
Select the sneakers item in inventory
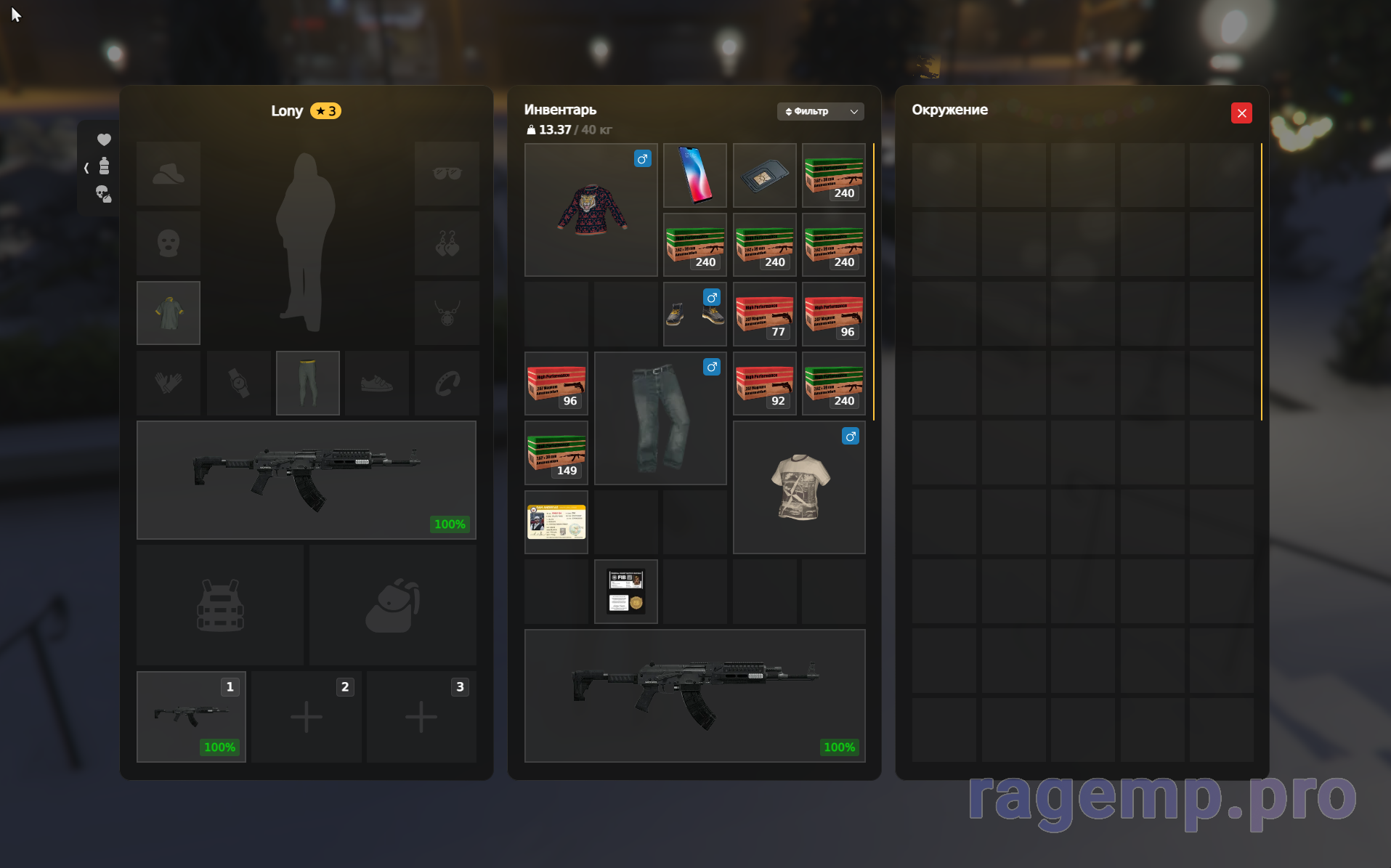point(694,314)
